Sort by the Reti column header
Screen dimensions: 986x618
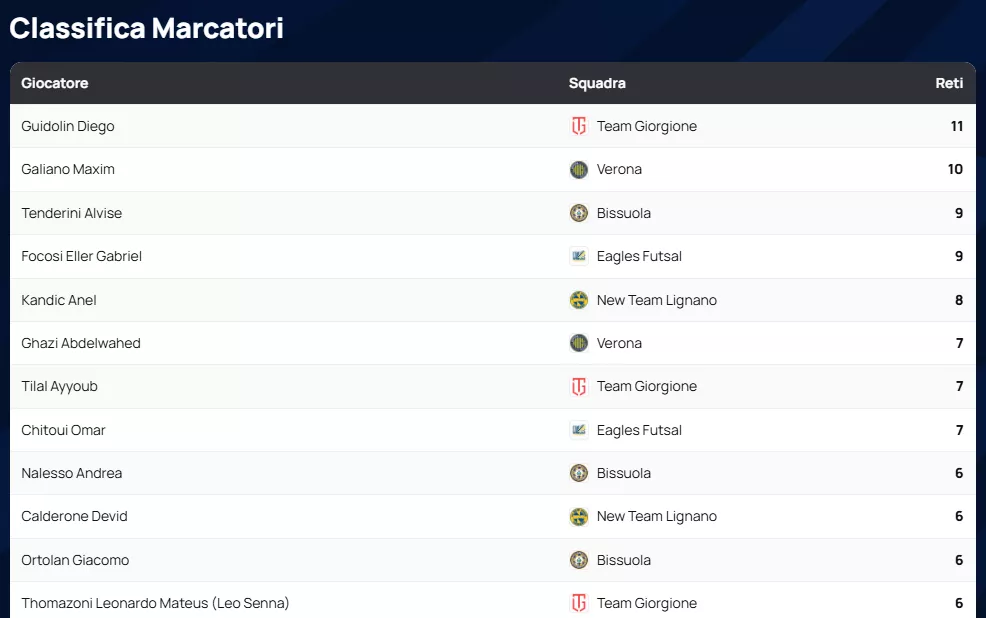pos(949,83)
